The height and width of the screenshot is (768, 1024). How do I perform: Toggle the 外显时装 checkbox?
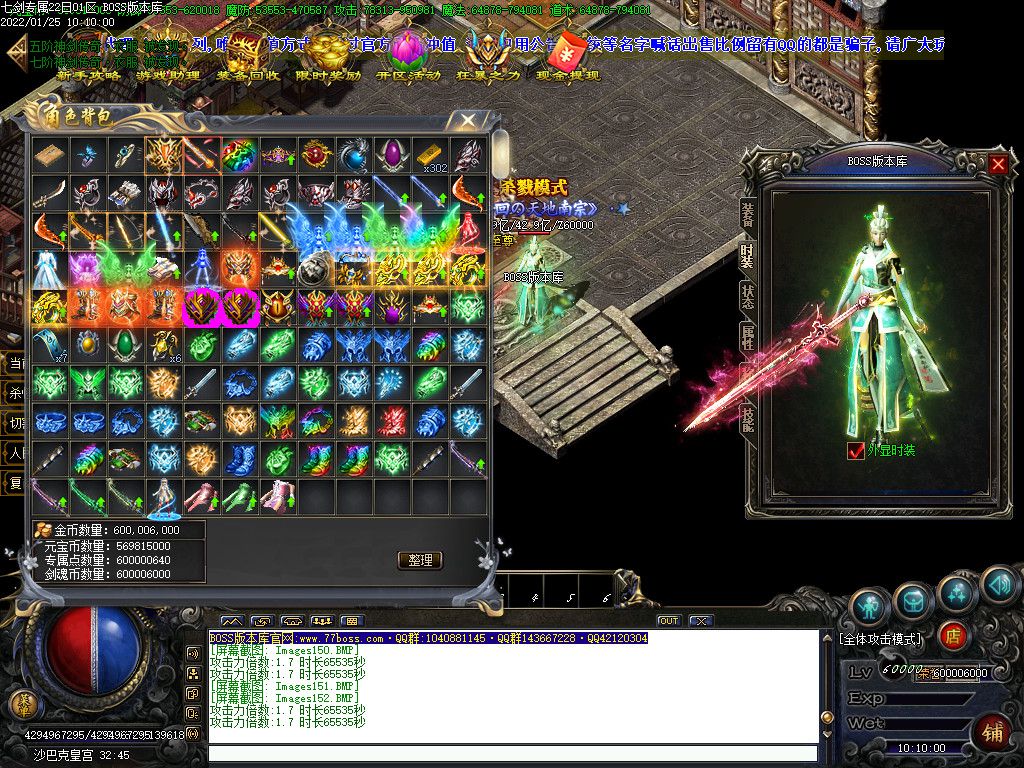855,451
